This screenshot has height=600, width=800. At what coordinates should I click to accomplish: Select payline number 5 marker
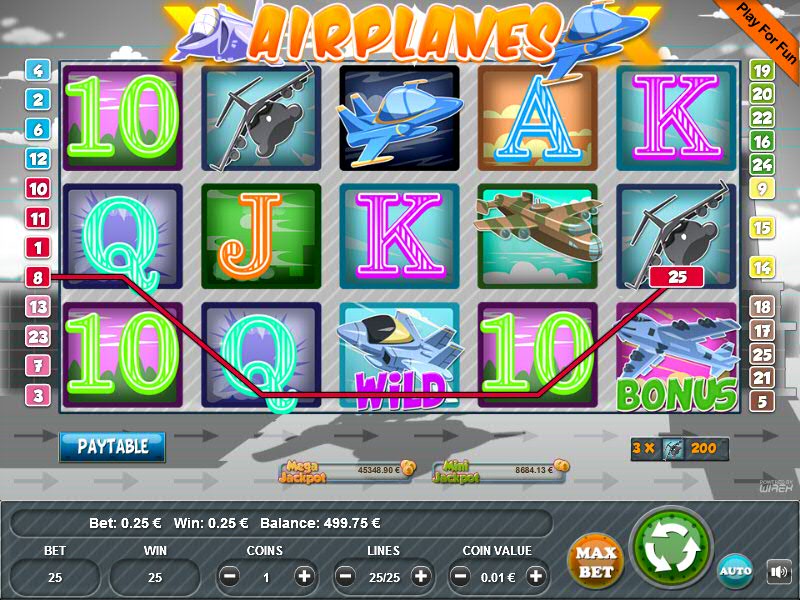click(x=762, y=402)
